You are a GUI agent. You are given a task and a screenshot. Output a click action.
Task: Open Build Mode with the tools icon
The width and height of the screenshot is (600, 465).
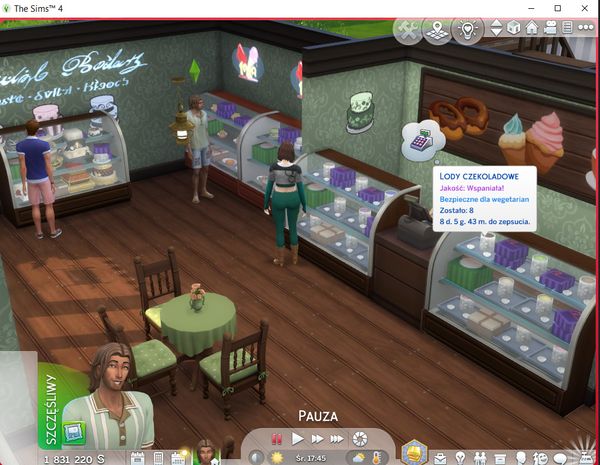tap(408, 30)
